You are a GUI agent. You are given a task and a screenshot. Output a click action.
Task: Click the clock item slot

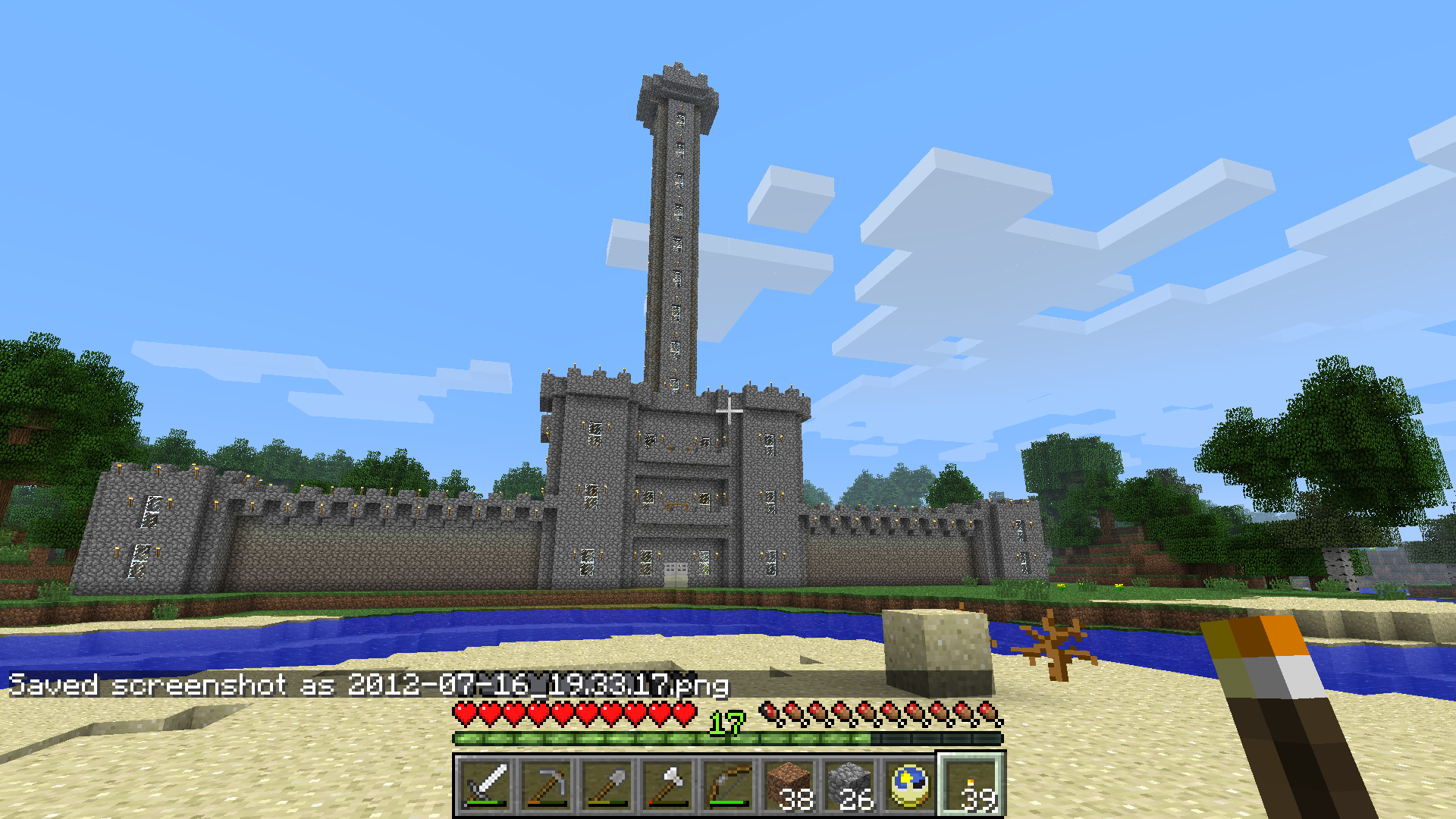point(910,786)
